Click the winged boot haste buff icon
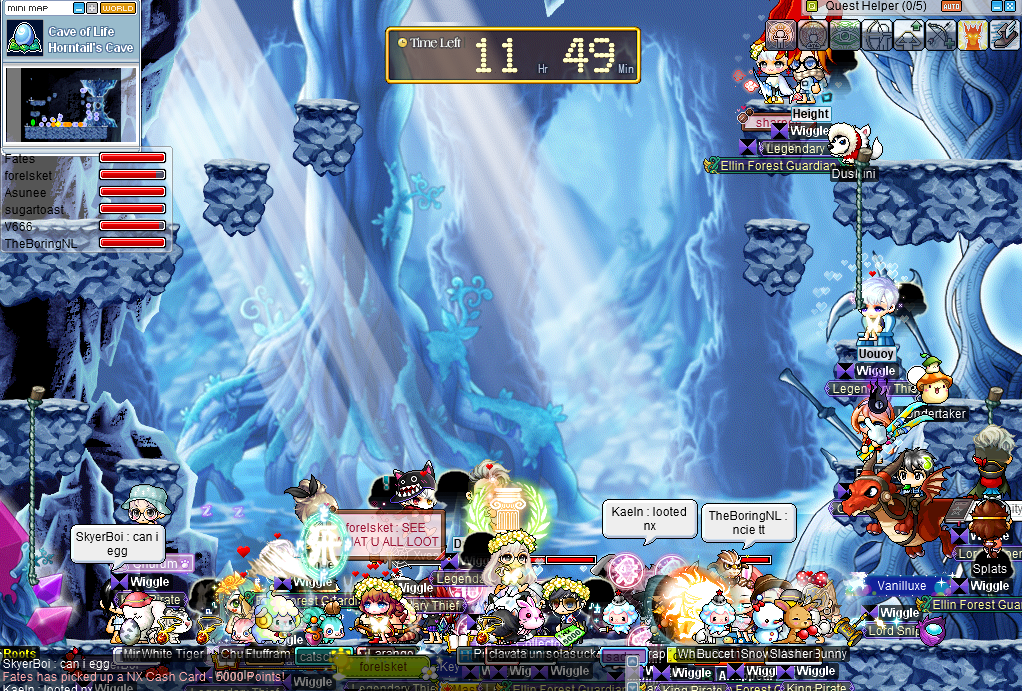1022x691 pixels. tap(1004, 35)
